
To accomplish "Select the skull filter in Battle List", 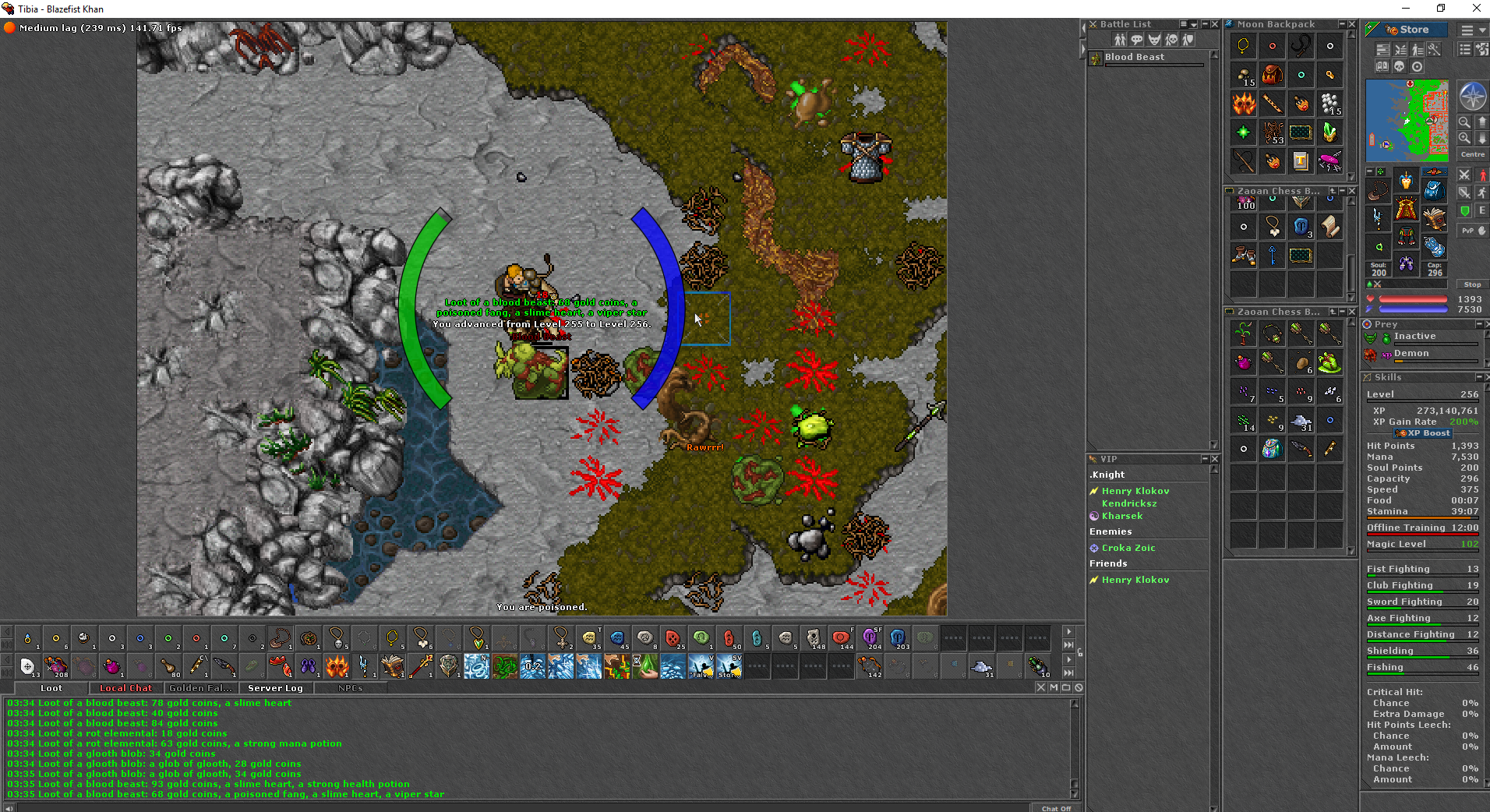I will point(1171,39).
